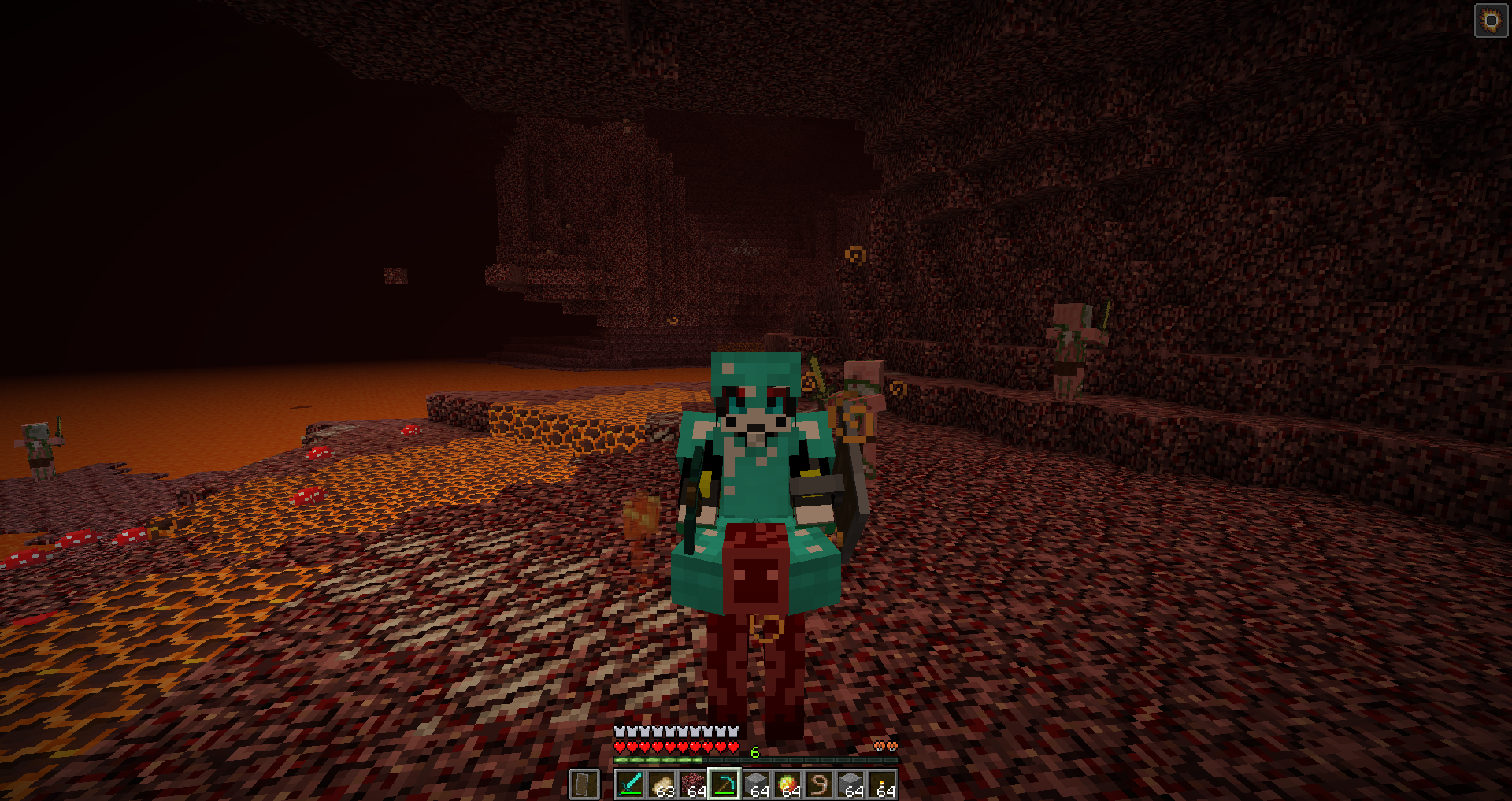Click the leftmost red health heart
The width and height of the screenshot is (1512, 801).
pos(619,746)
